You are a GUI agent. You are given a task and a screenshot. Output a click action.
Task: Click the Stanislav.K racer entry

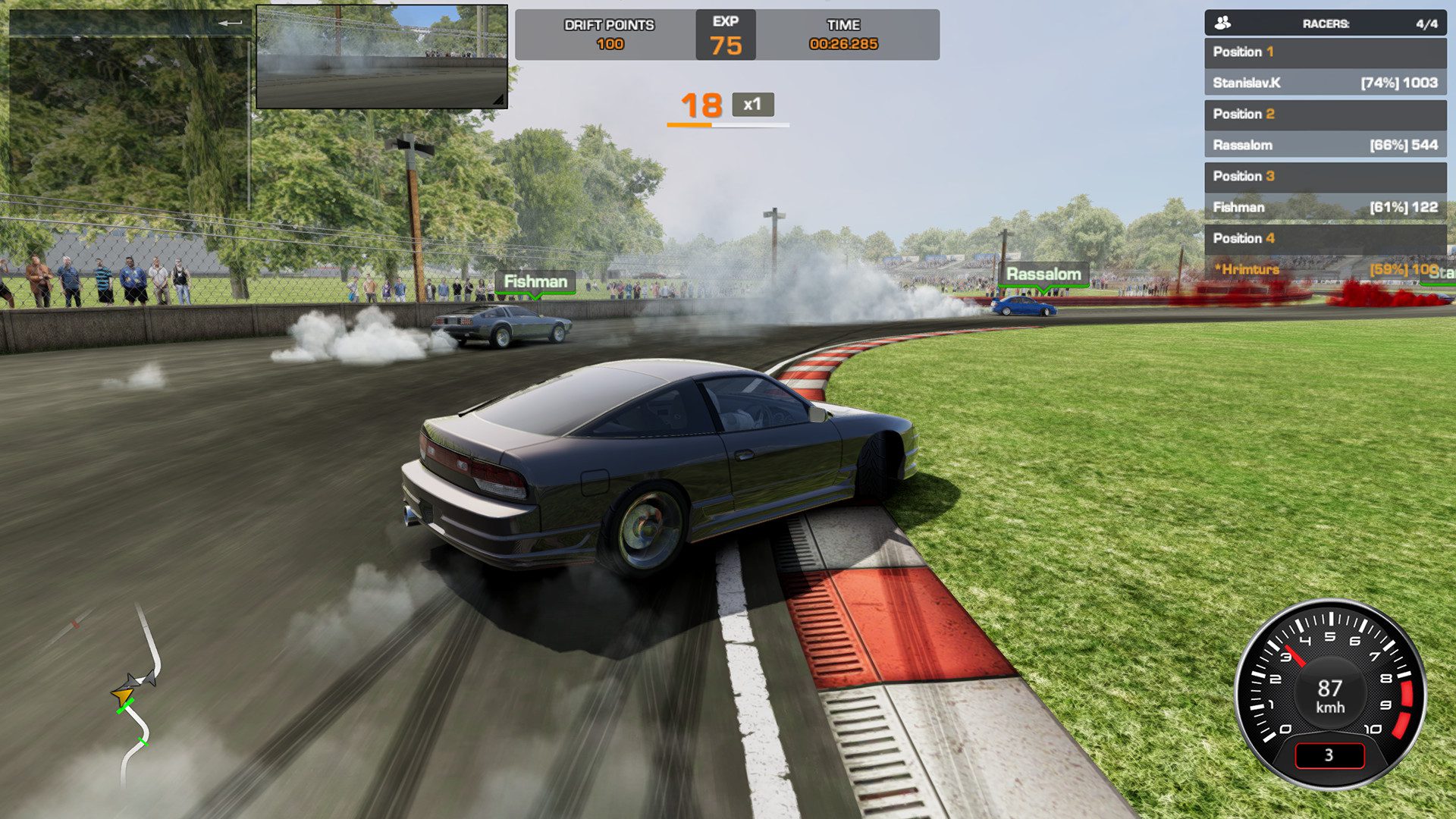(1323, 83)
